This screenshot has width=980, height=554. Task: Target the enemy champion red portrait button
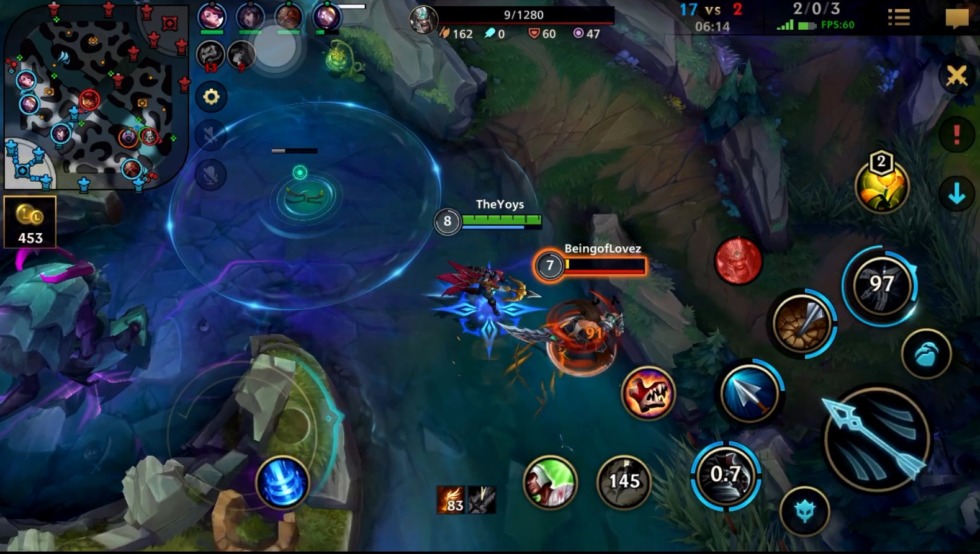(x=738, y=261)
